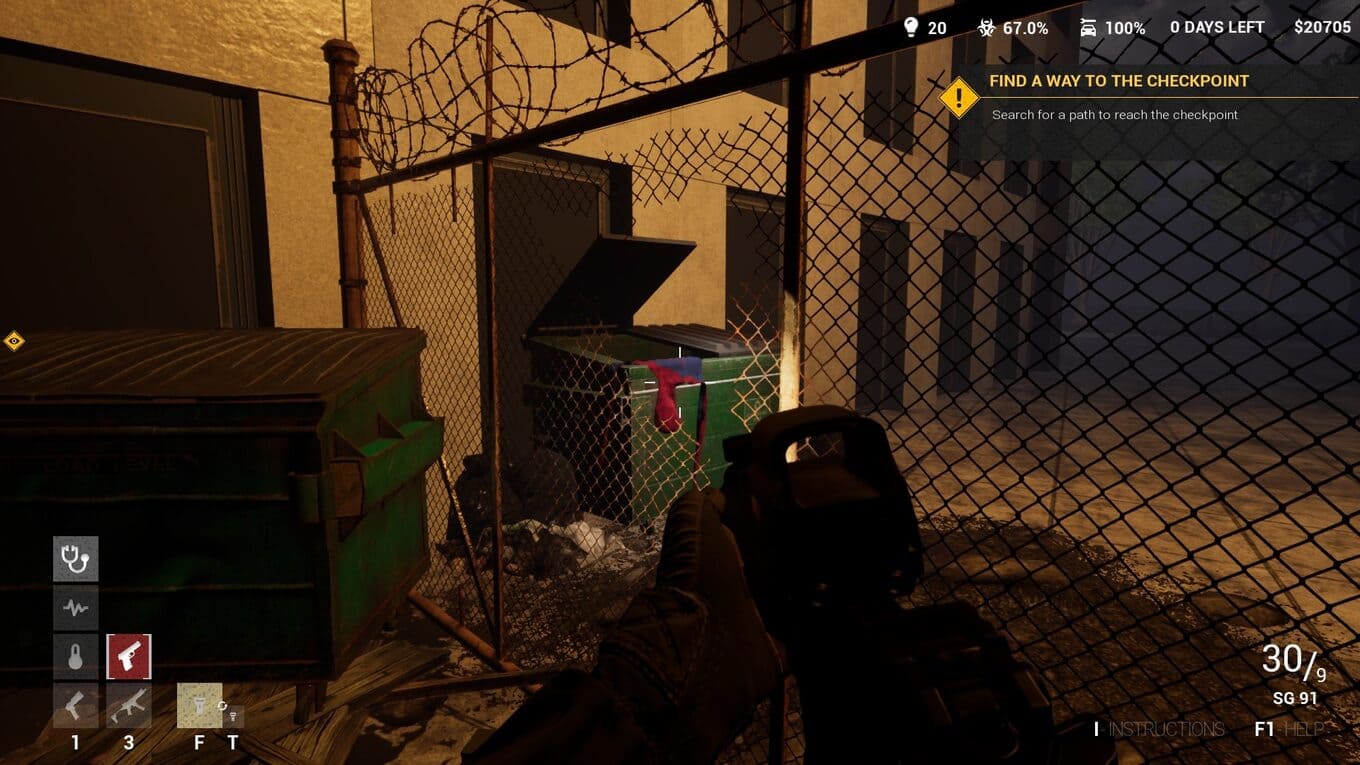
Task: Toggle the flashlight icon
Action: [x=199, y=706]
